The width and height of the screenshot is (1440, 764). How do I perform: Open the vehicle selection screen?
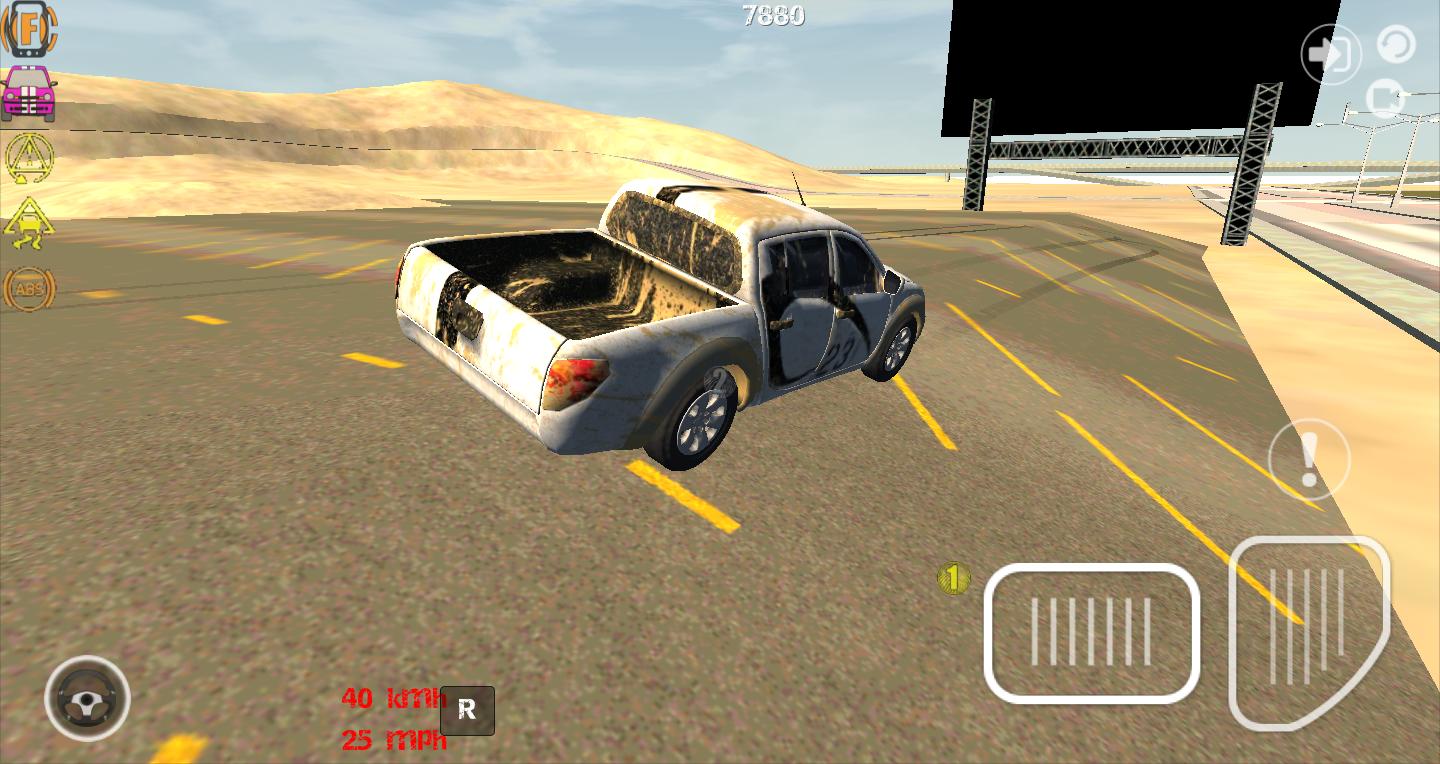point(28,90)
